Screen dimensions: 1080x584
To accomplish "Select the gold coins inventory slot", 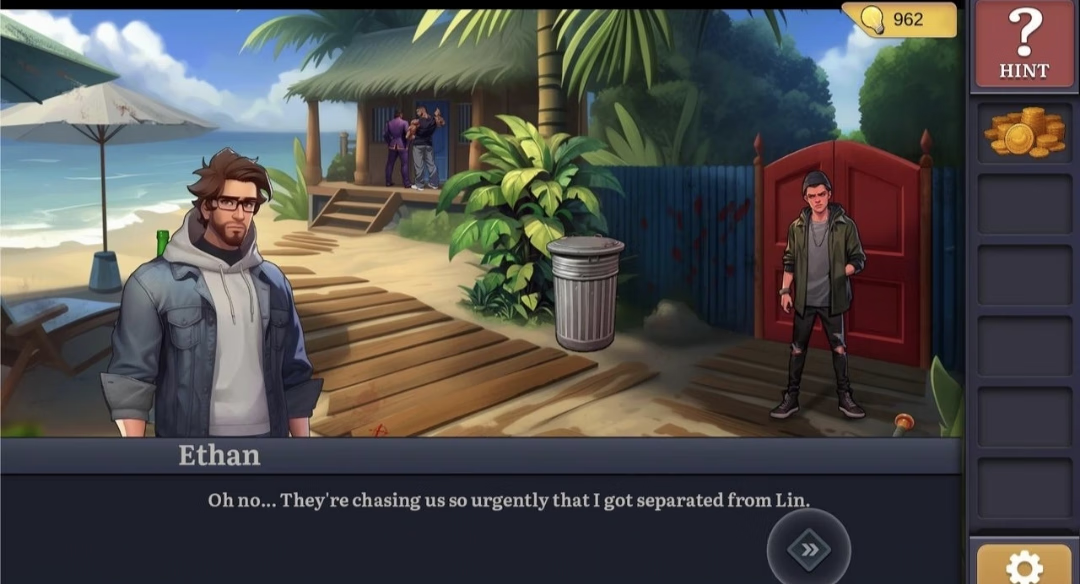I will 1024,133.
